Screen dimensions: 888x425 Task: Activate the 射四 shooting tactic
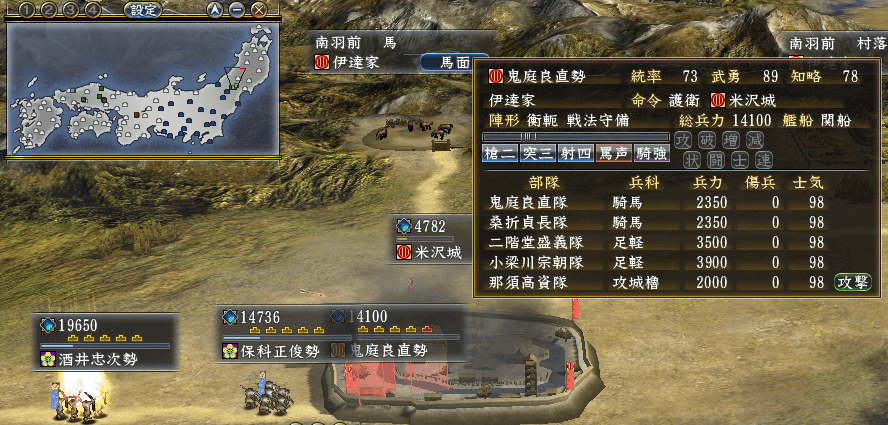(576, 153)
